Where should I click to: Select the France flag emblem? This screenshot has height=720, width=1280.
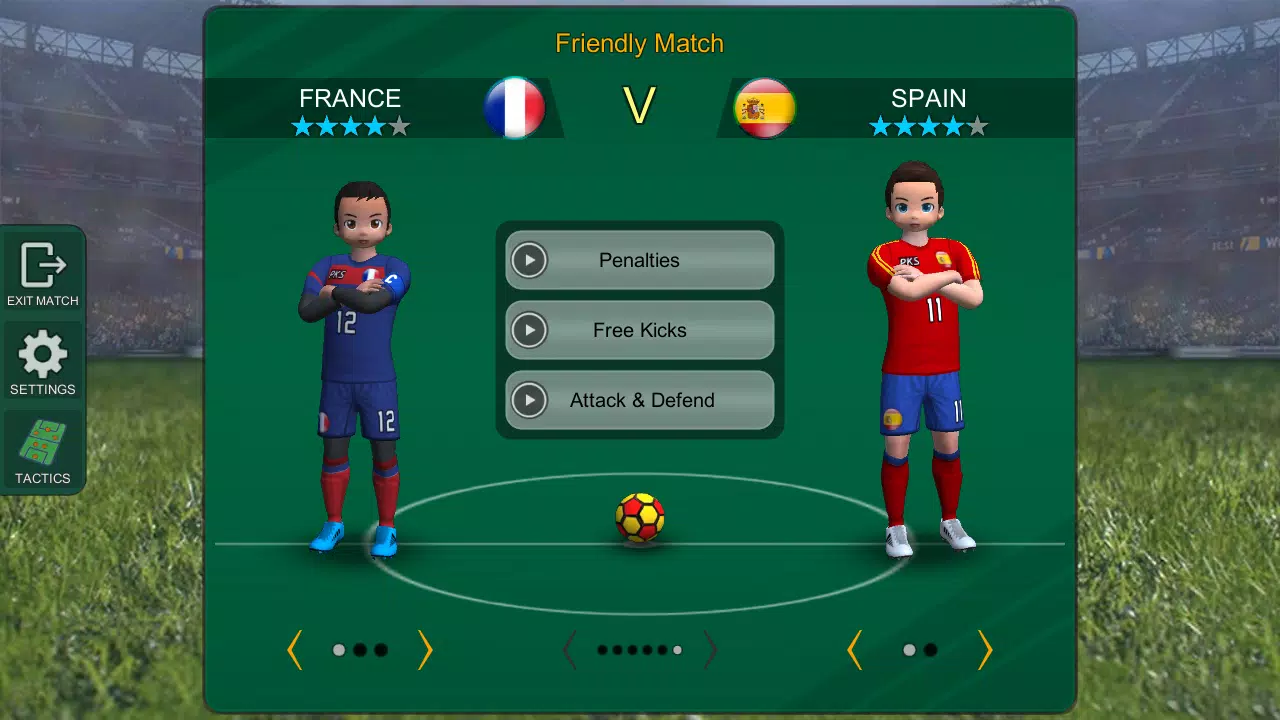tap(516, 105)
